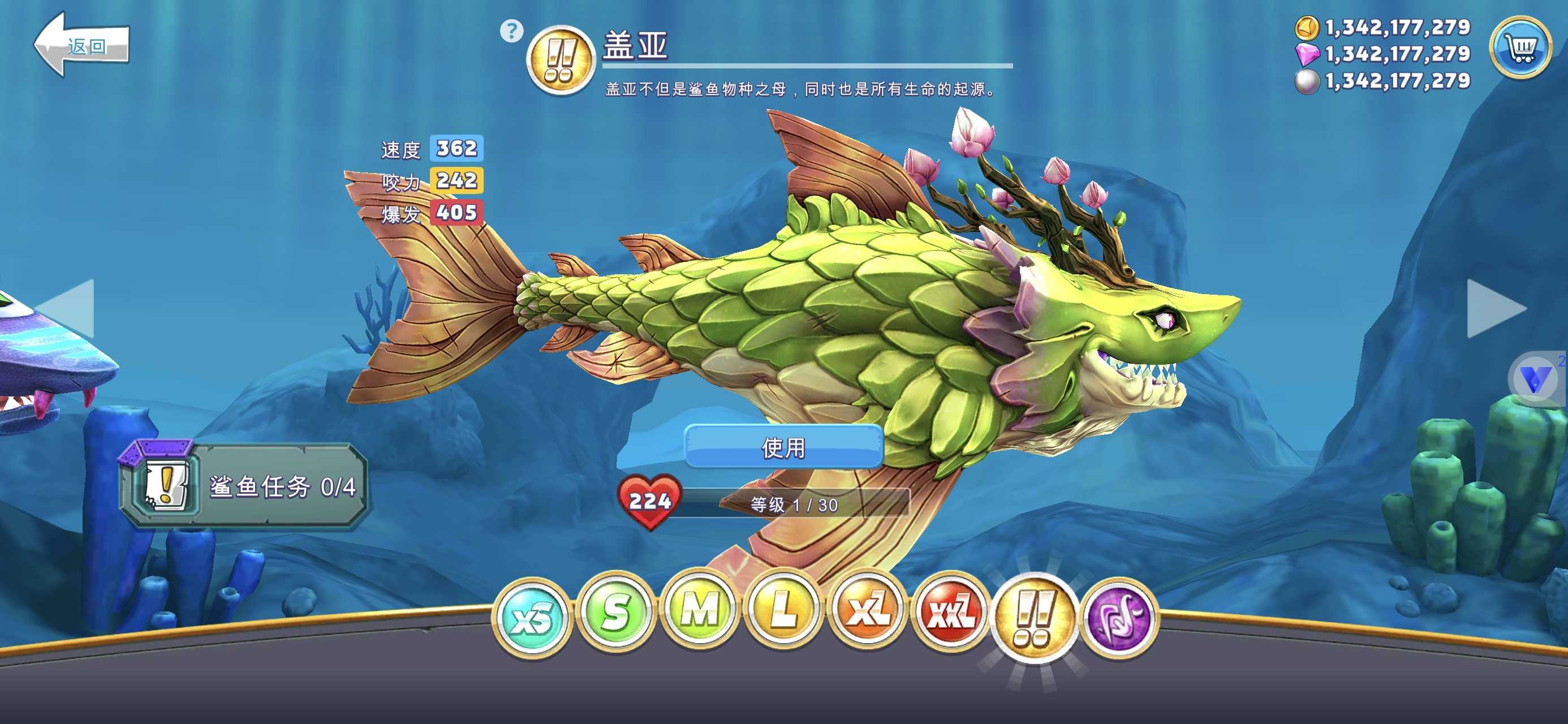This screenshot has height=724, width=1568.
Task: Open the shopping cart store
Action: tap(1520, 47)
